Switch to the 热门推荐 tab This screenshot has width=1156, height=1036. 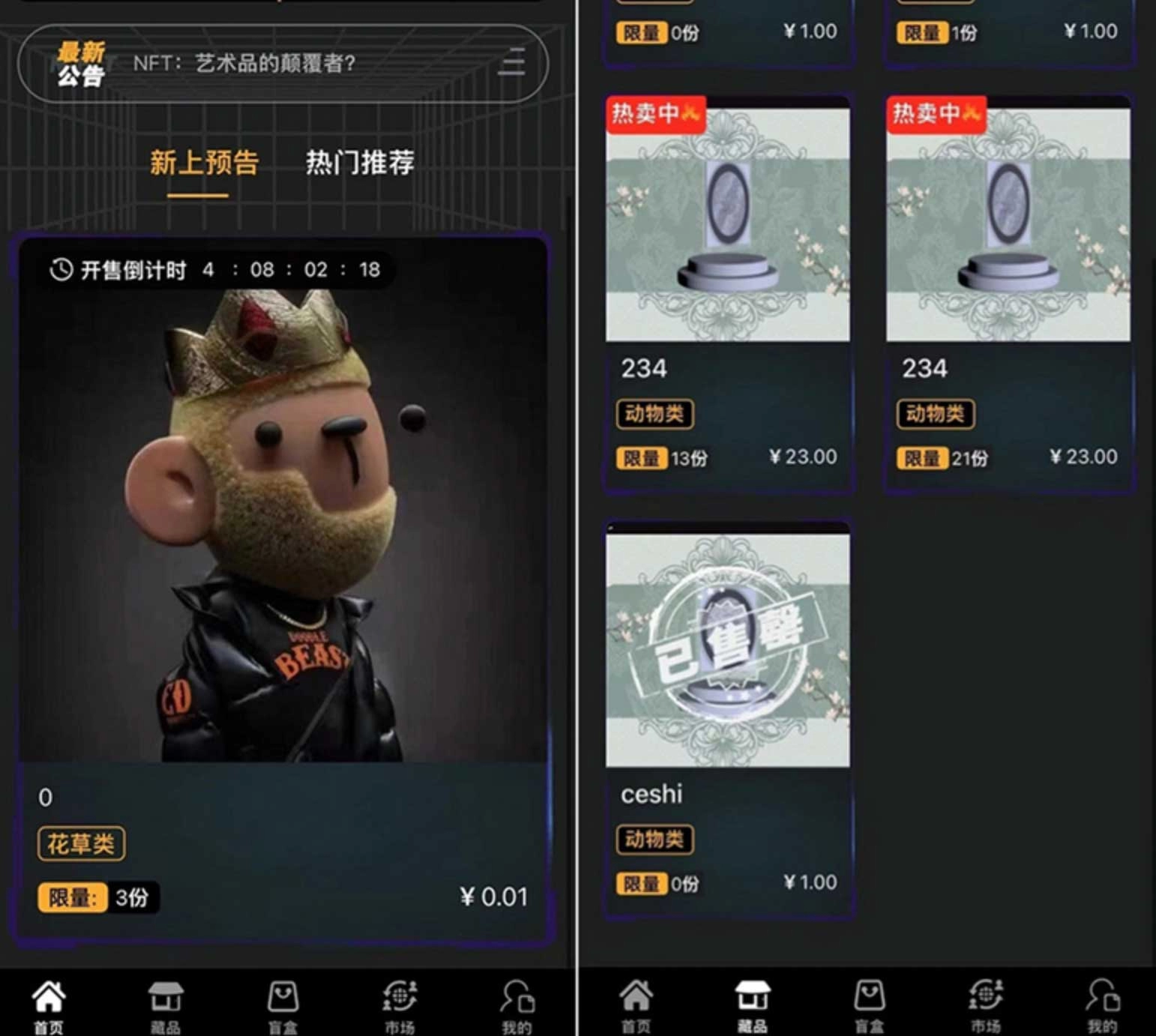358,162
